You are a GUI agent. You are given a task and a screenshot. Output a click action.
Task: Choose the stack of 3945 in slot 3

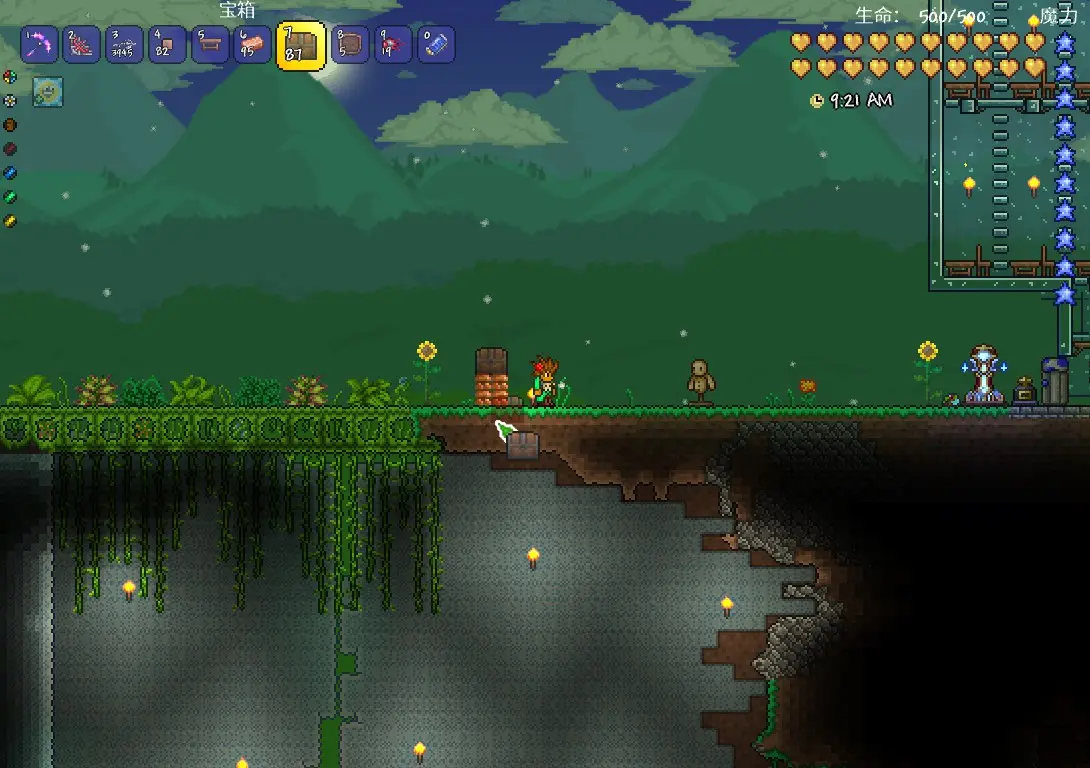point(125,45)
